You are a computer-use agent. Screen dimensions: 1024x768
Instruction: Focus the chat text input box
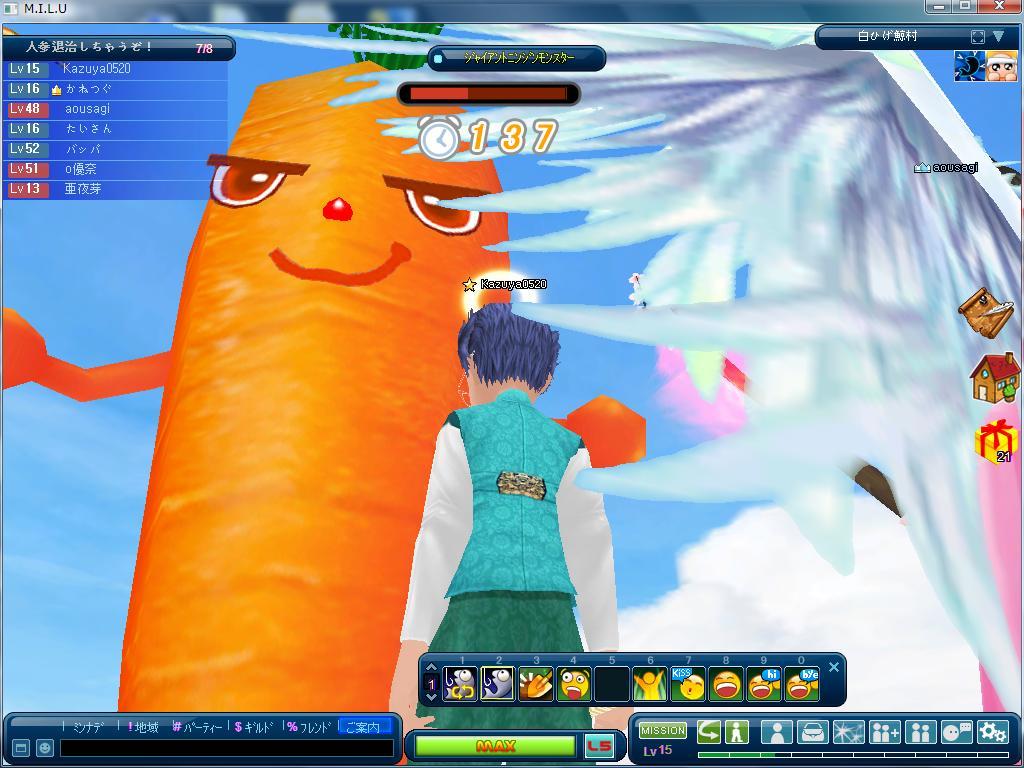(225, 748)
